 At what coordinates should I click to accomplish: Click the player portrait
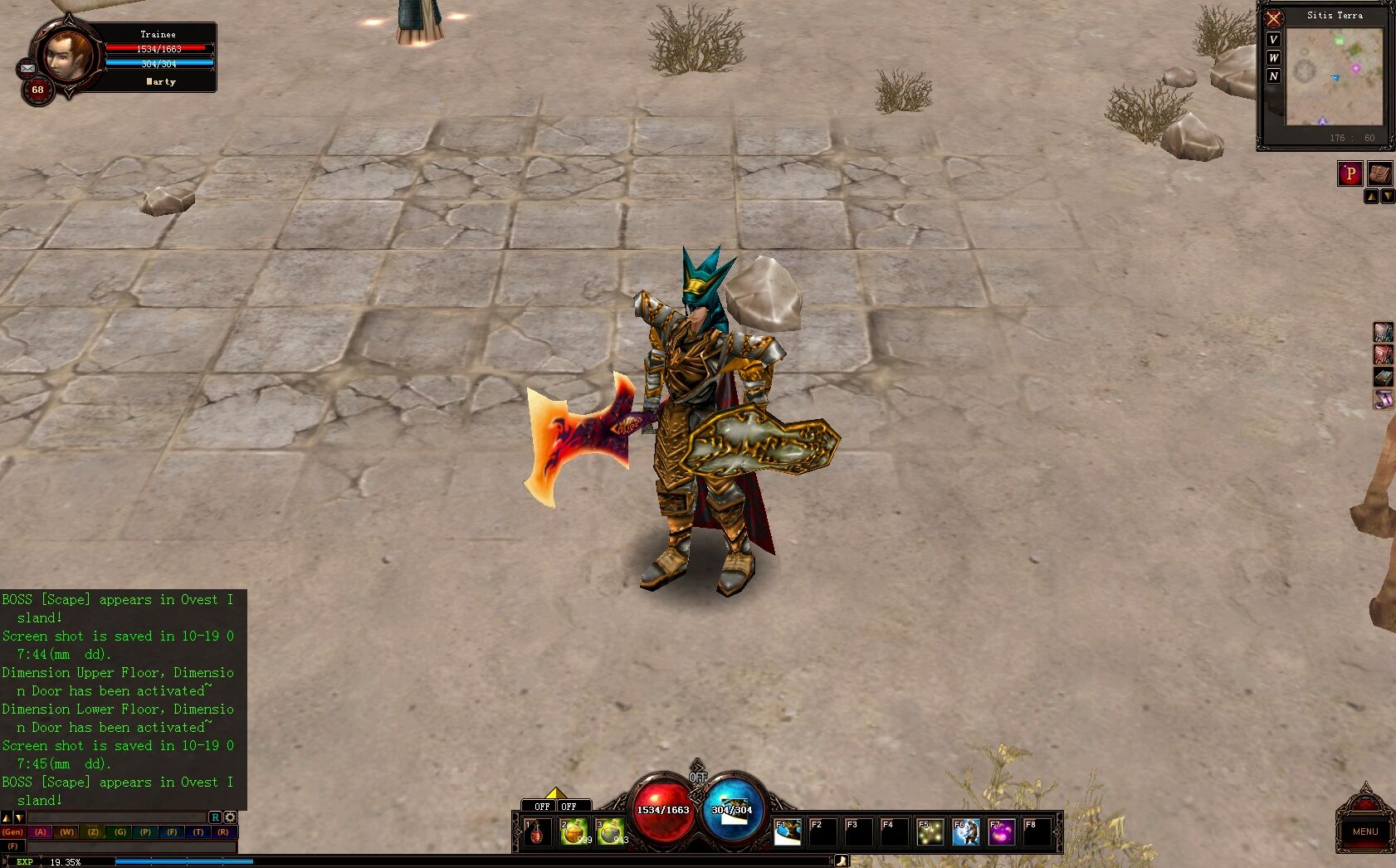pyautogui.click(x=66, y=56)
